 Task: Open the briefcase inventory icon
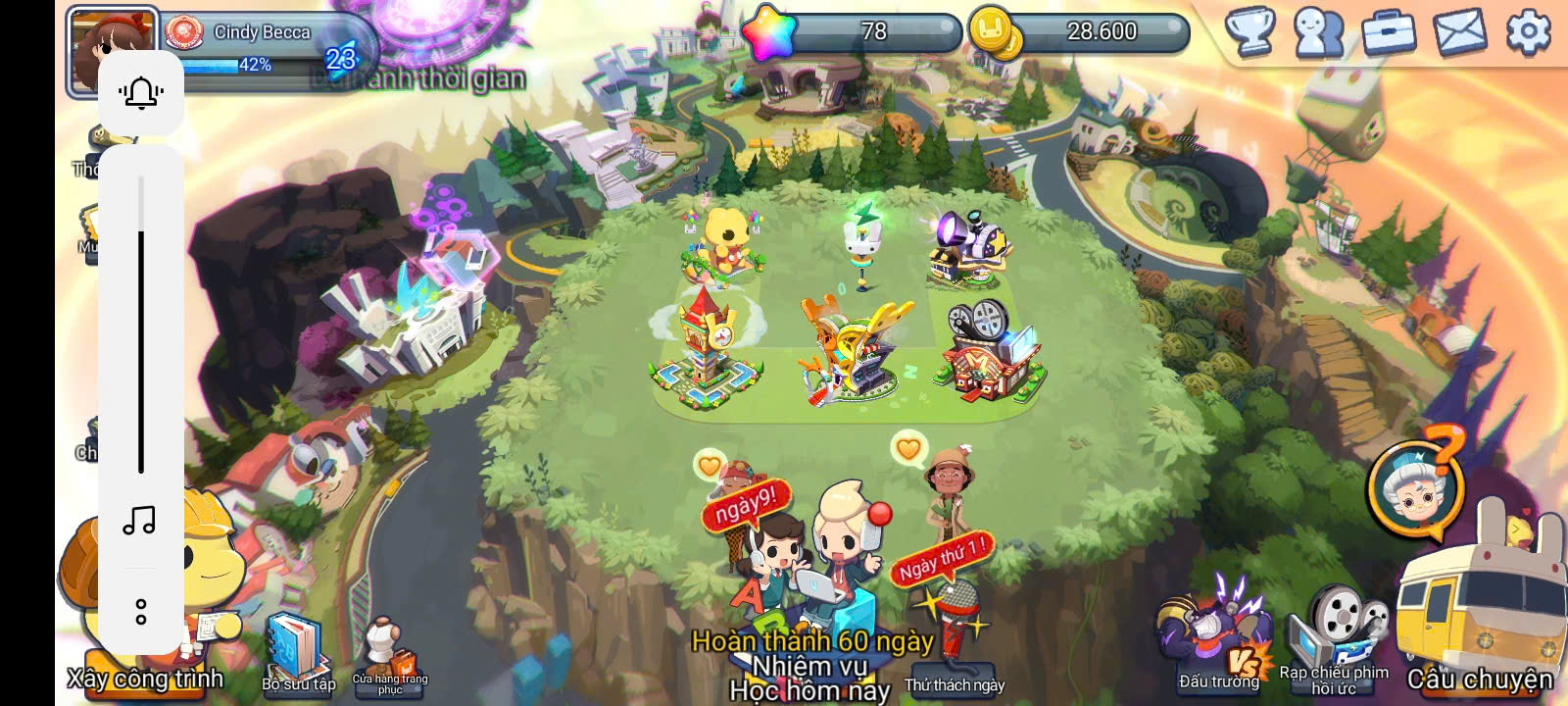point(1390,32)
